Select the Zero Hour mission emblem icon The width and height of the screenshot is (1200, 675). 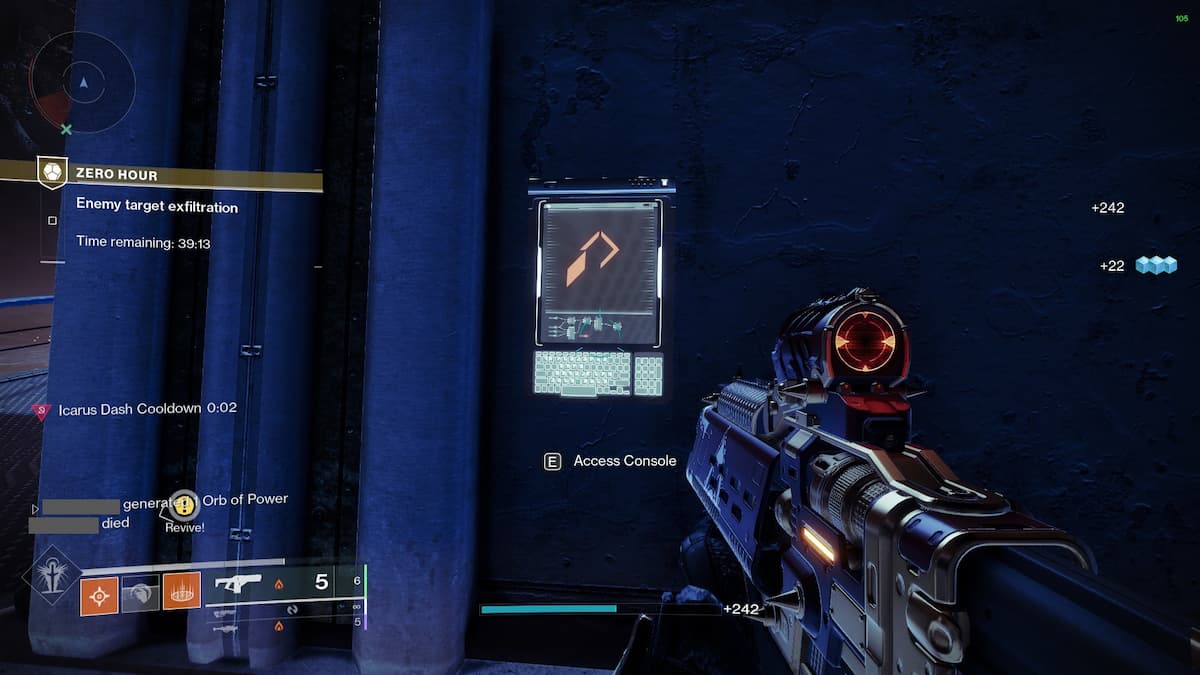click(52, 173)
